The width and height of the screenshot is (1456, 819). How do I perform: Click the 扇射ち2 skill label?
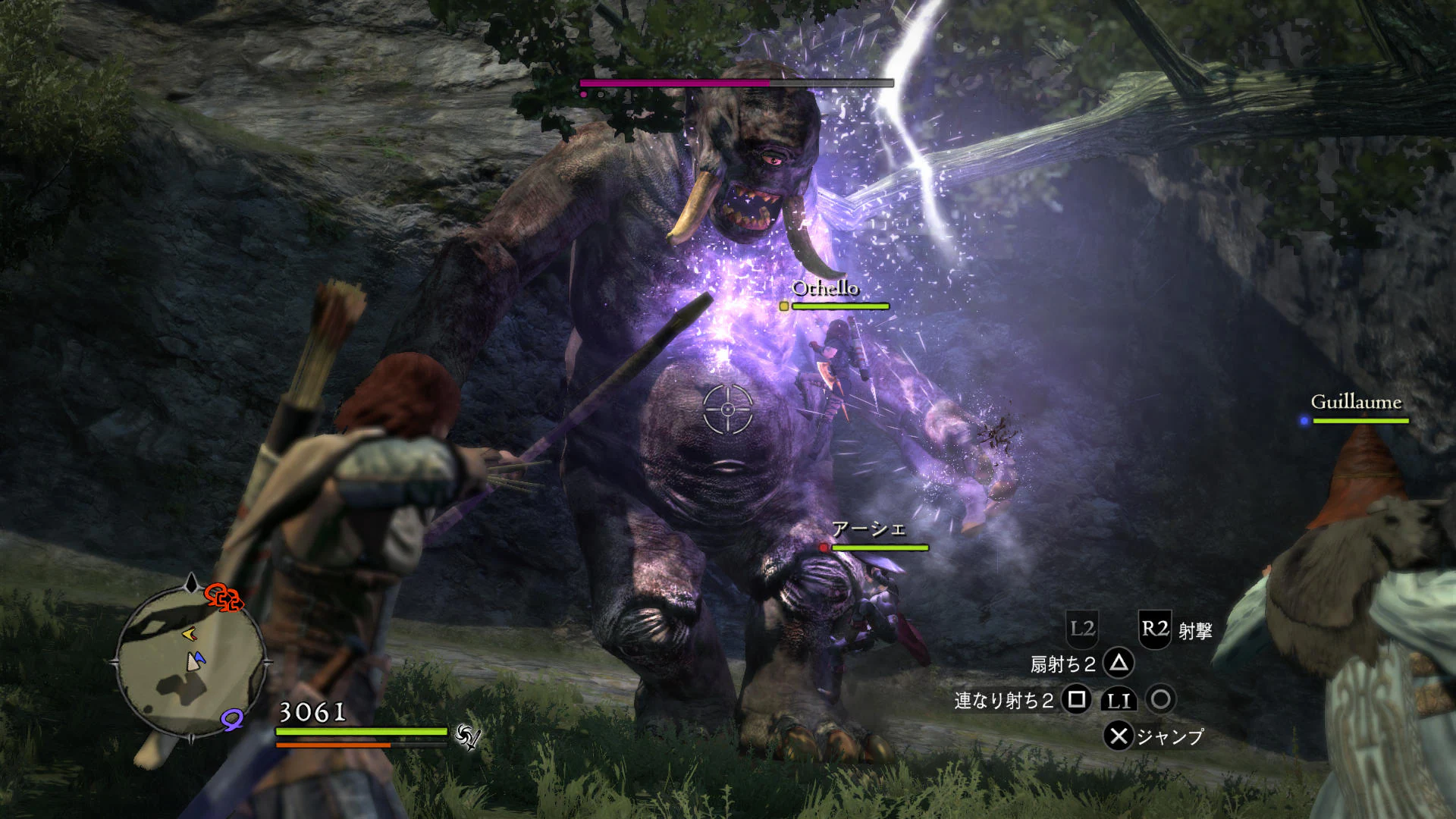pos(1063,664)
